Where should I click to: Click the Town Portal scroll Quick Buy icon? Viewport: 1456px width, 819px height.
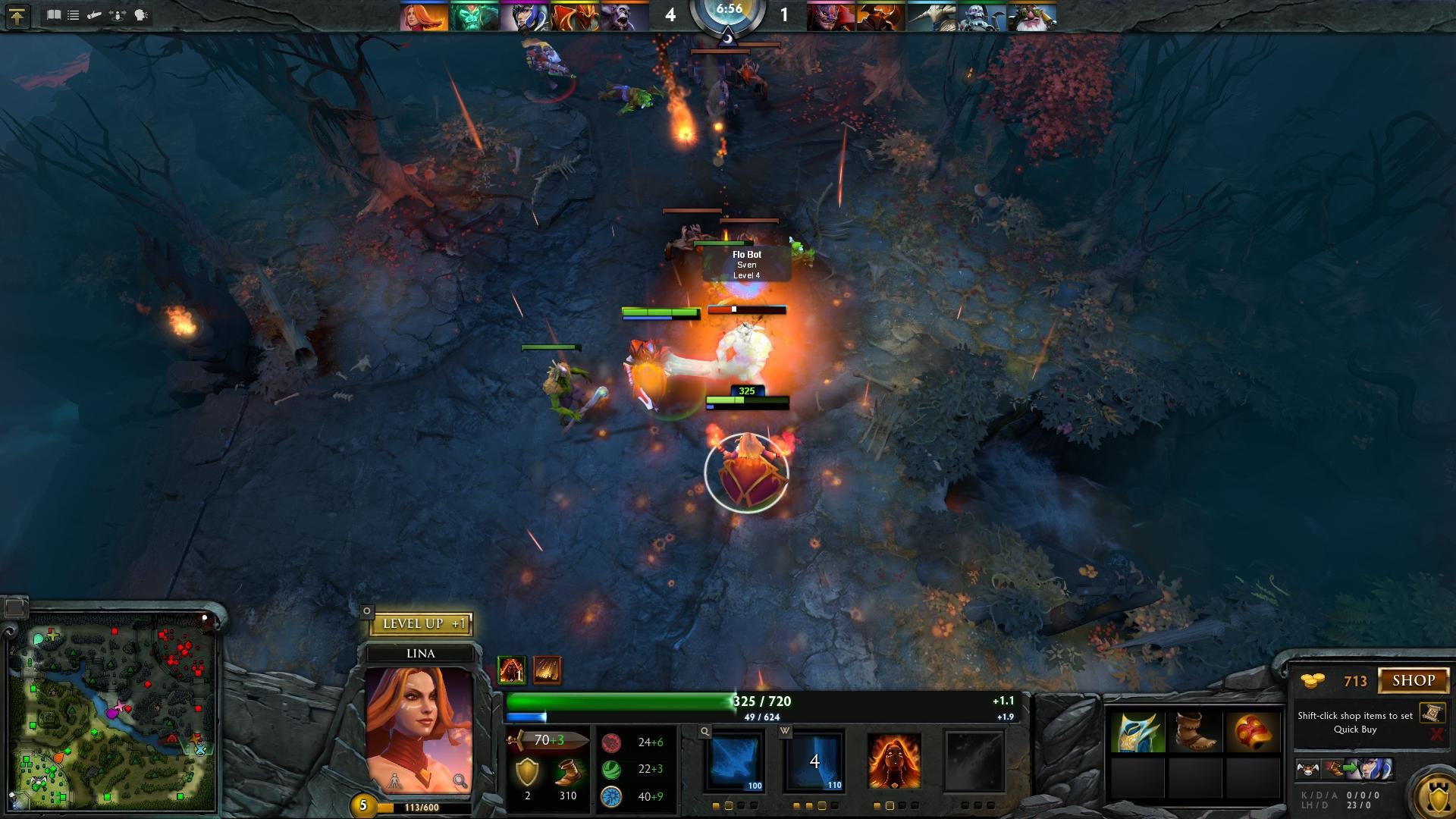point(1432,713)
